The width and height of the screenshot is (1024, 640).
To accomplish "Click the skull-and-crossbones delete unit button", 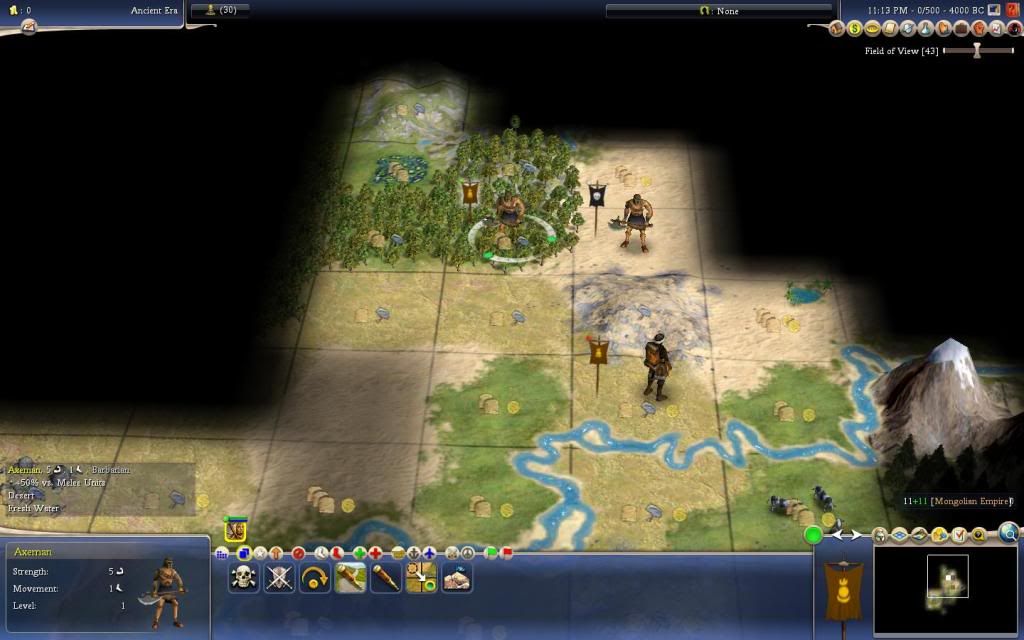I will 243,577.
